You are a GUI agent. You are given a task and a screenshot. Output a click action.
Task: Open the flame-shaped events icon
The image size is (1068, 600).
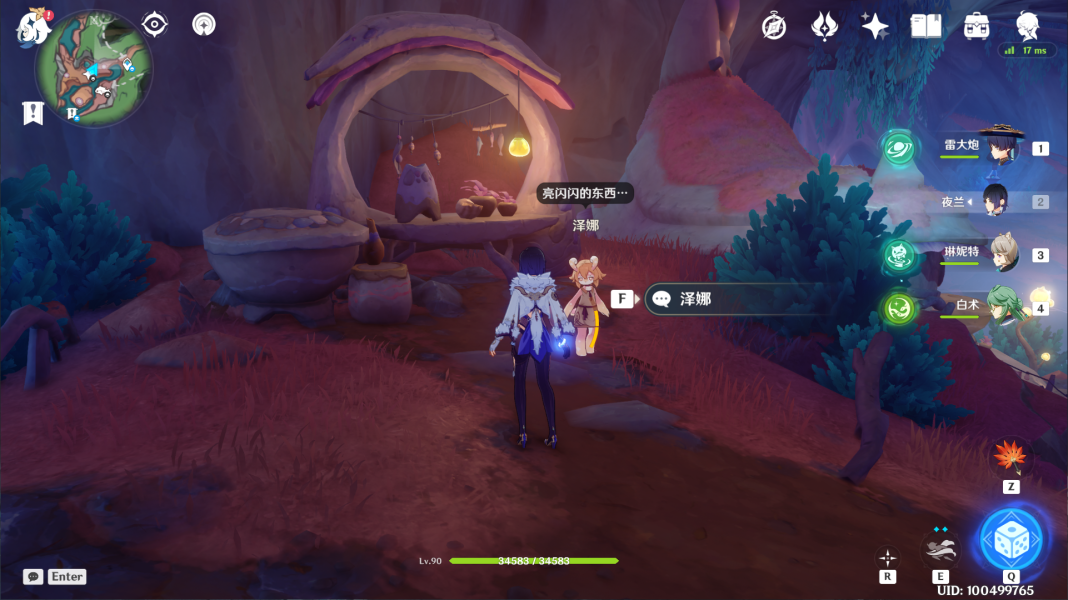pyautogui.click(x=824, y=27)
